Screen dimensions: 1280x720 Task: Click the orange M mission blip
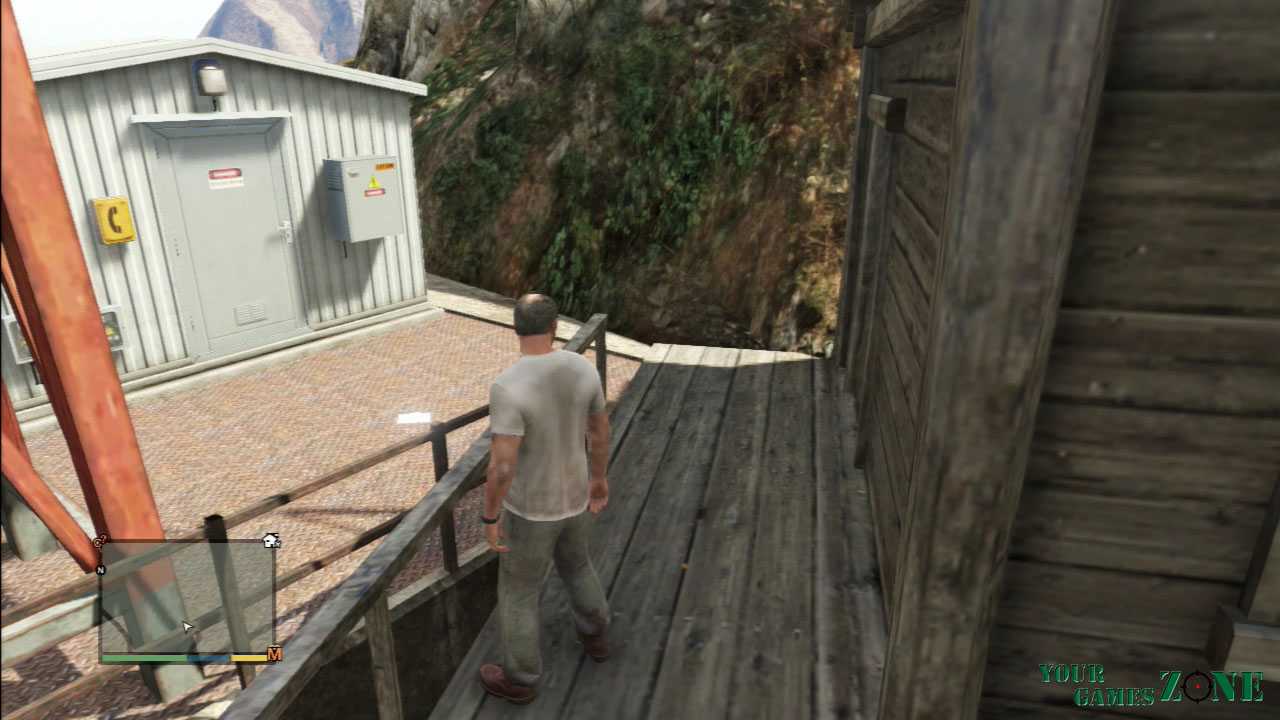click(x=274, y=655)
